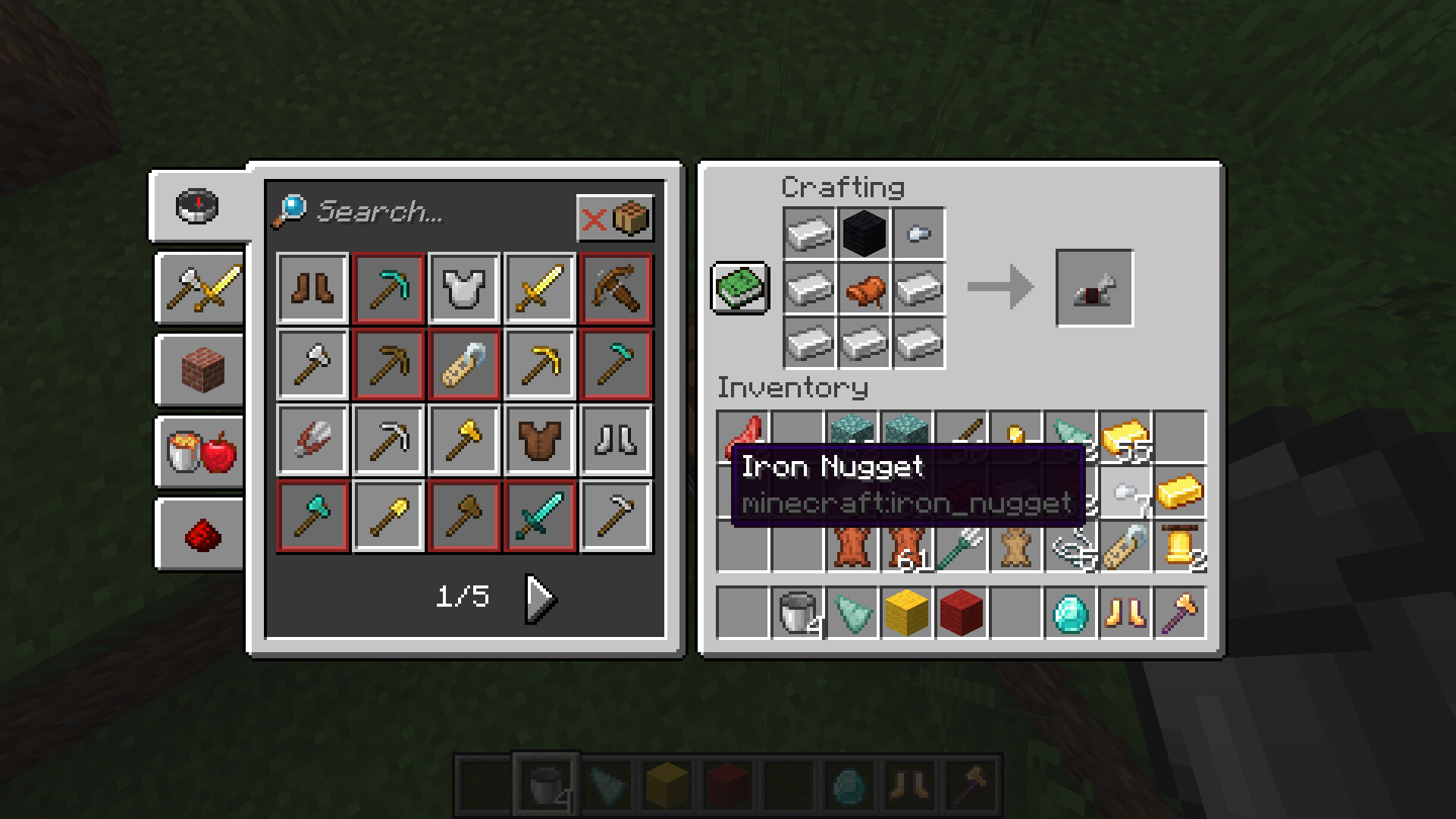Viewport: 1456px width, 819px height.
Task: Close the green recipe book
Action: click(740, 288)
